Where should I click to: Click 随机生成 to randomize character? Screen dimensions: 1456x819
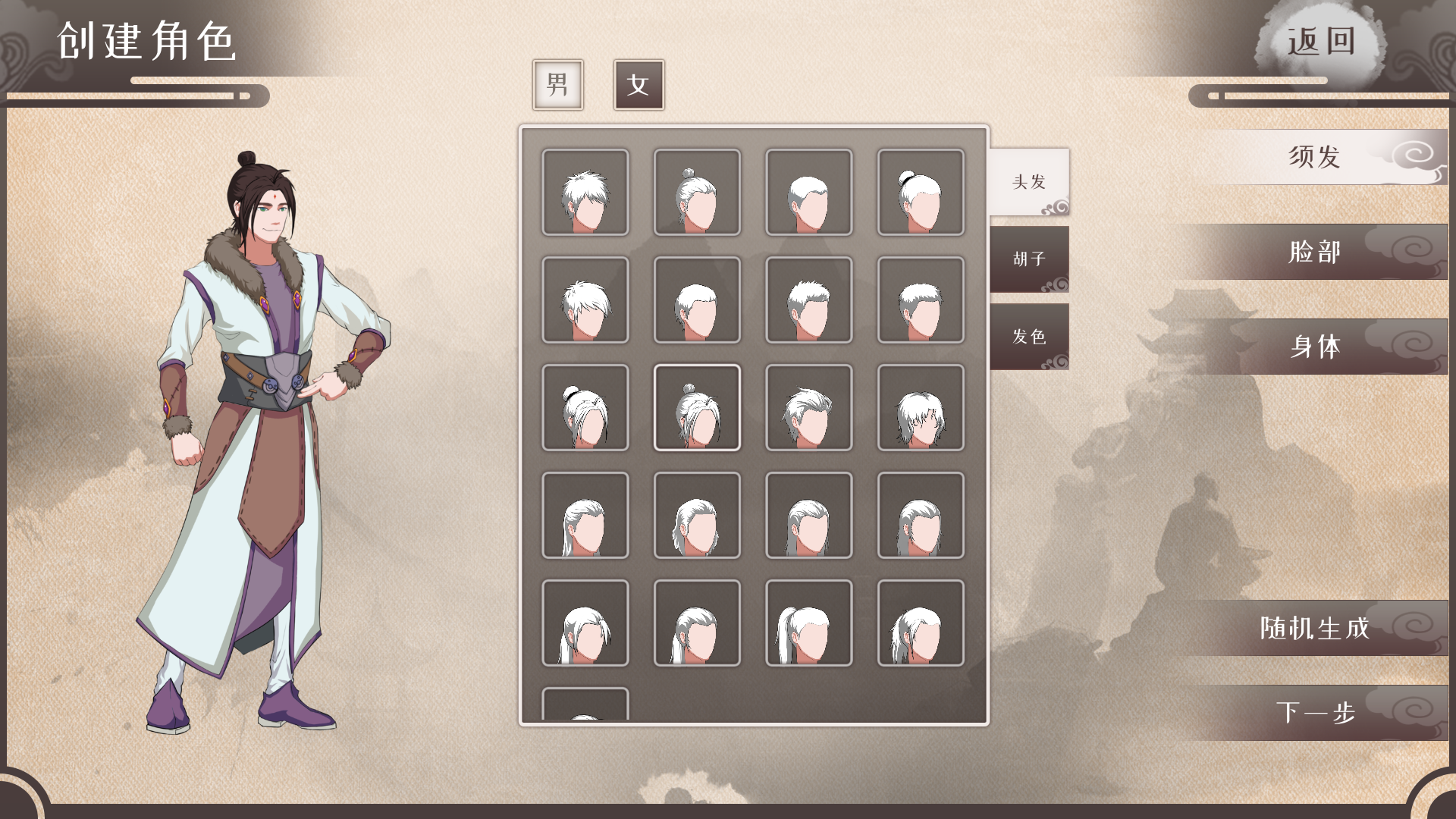click(x=1315, y=628)
